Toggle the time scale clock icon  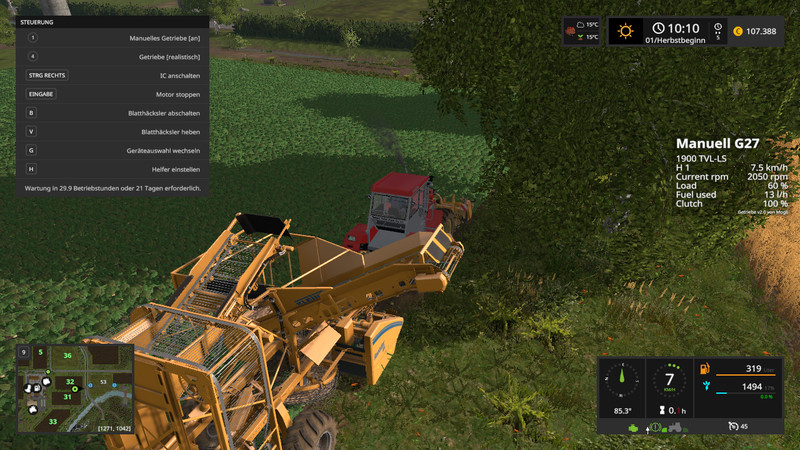(717, 29)
